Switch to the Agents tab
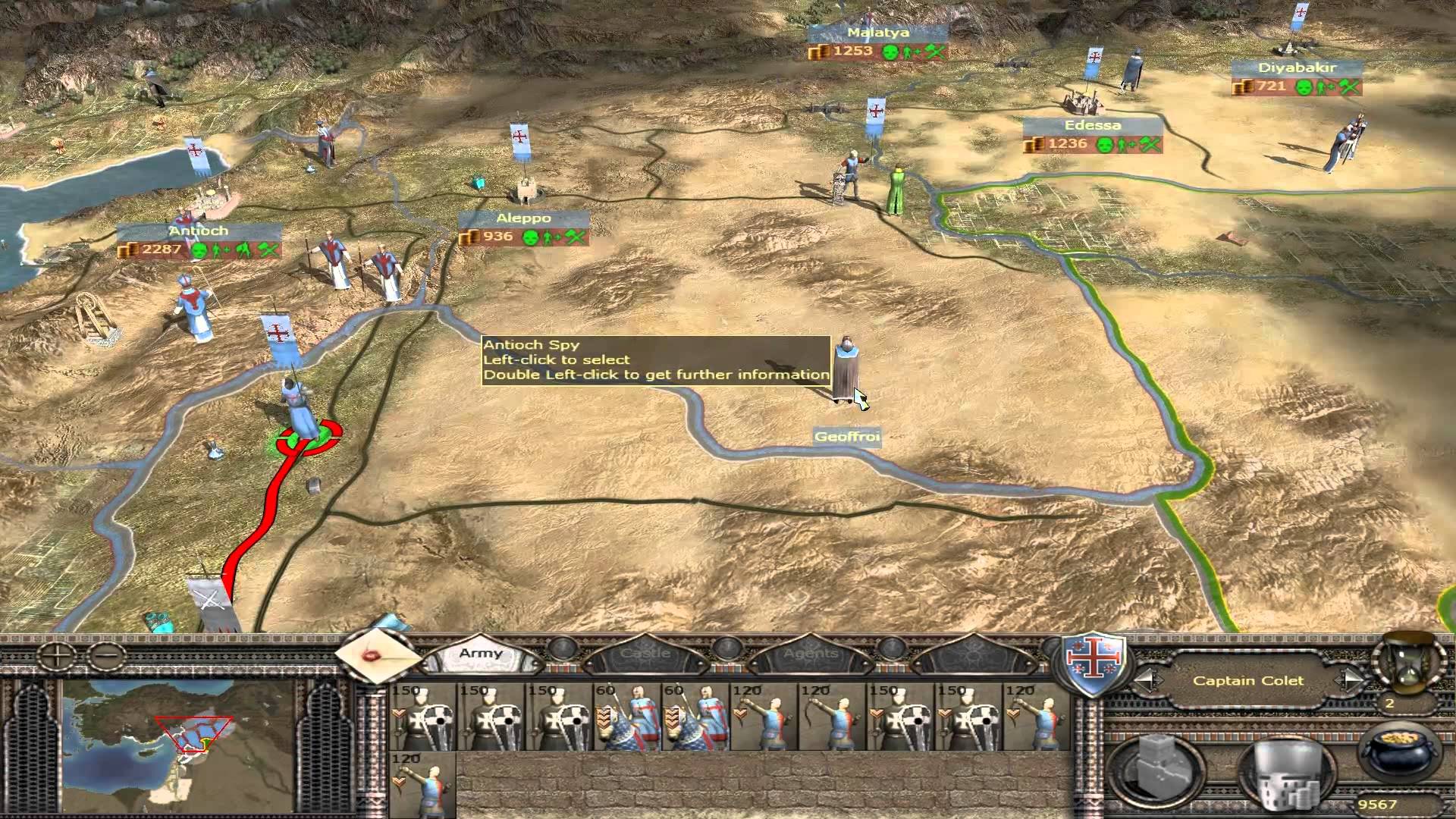 pyautogui.click(x=810, y=653)
